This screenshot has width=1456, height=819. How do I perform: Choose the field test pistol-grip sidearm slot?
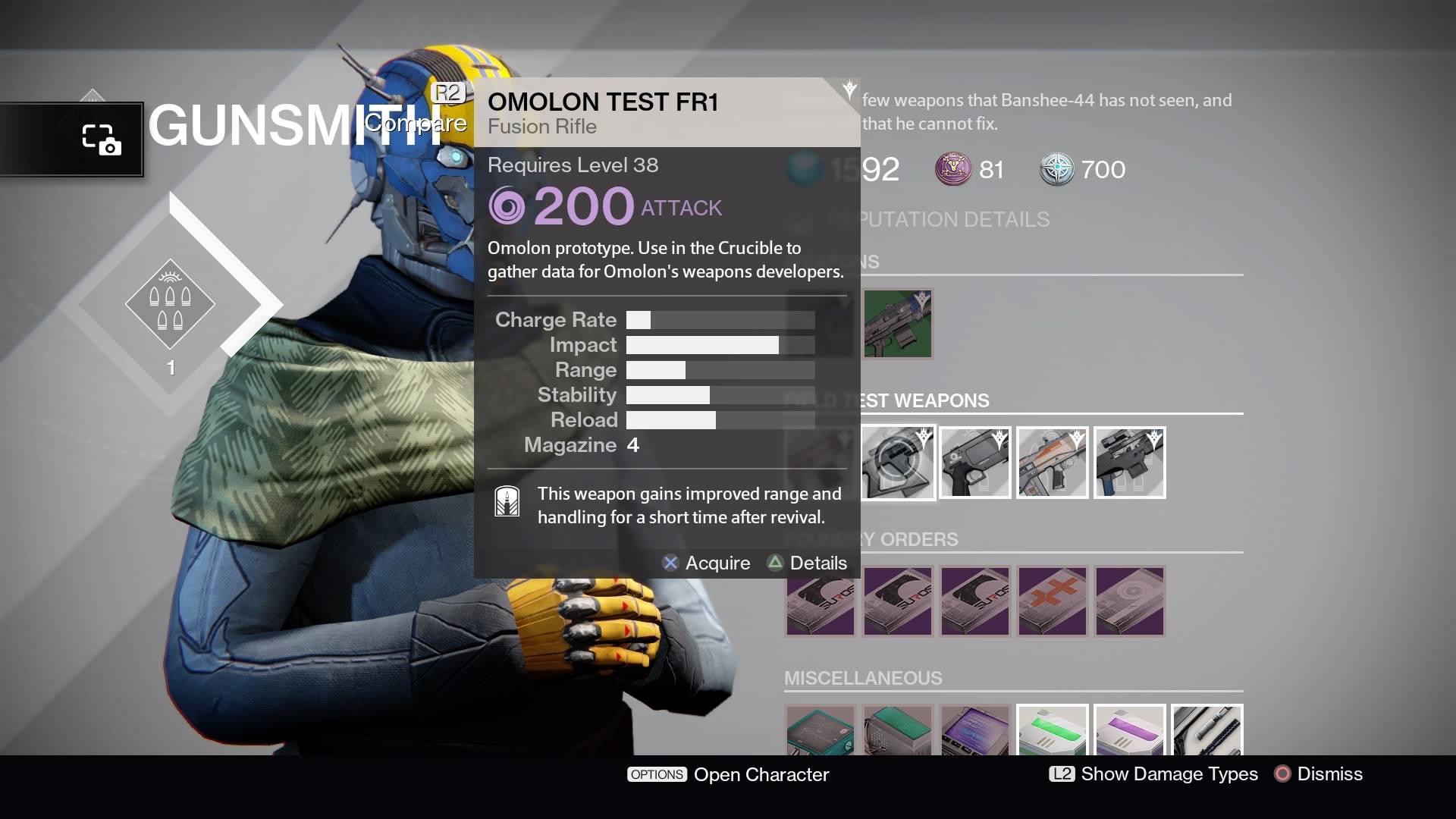(x=975, y=463)
